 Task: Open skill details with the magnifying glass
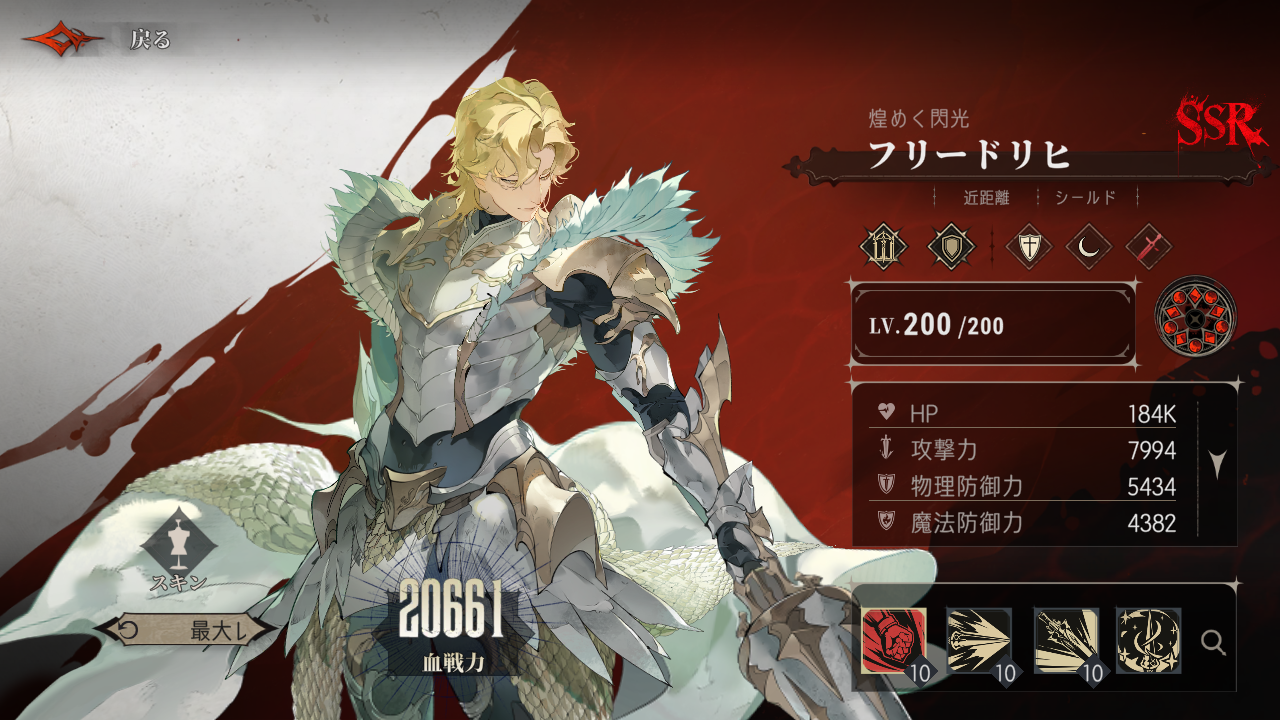(1213, 642)
